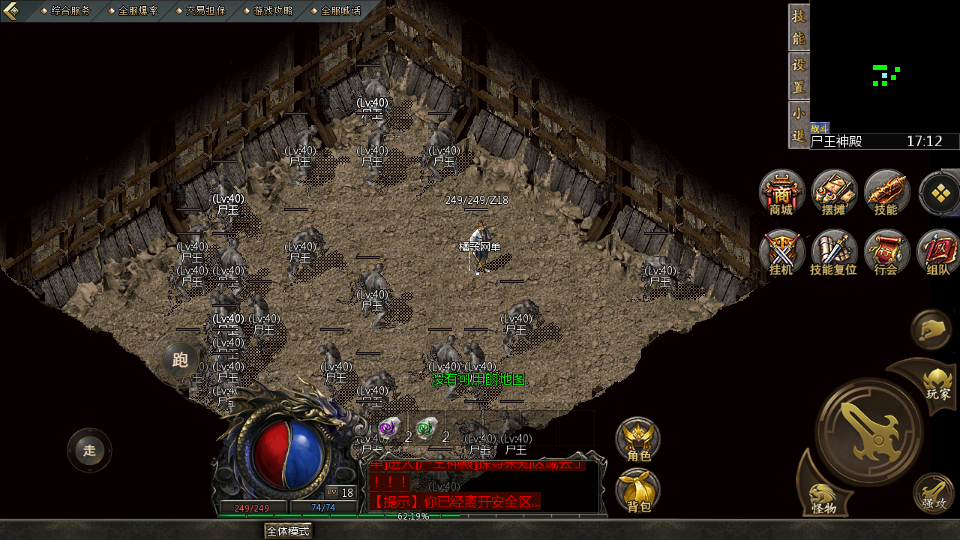
Task: Open the 角色 character sheet
Action: pos(638,440)
